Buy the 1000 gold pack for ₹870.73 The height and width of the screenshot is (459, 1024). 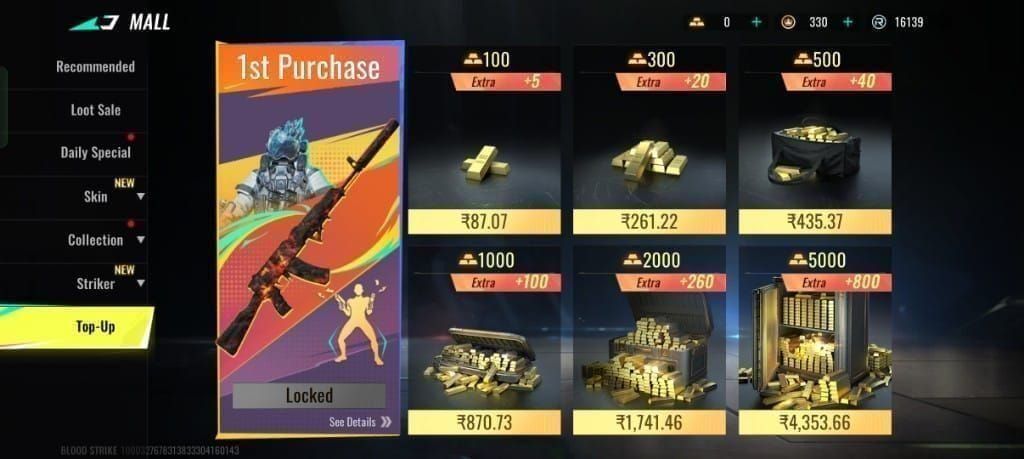(483, 422)
